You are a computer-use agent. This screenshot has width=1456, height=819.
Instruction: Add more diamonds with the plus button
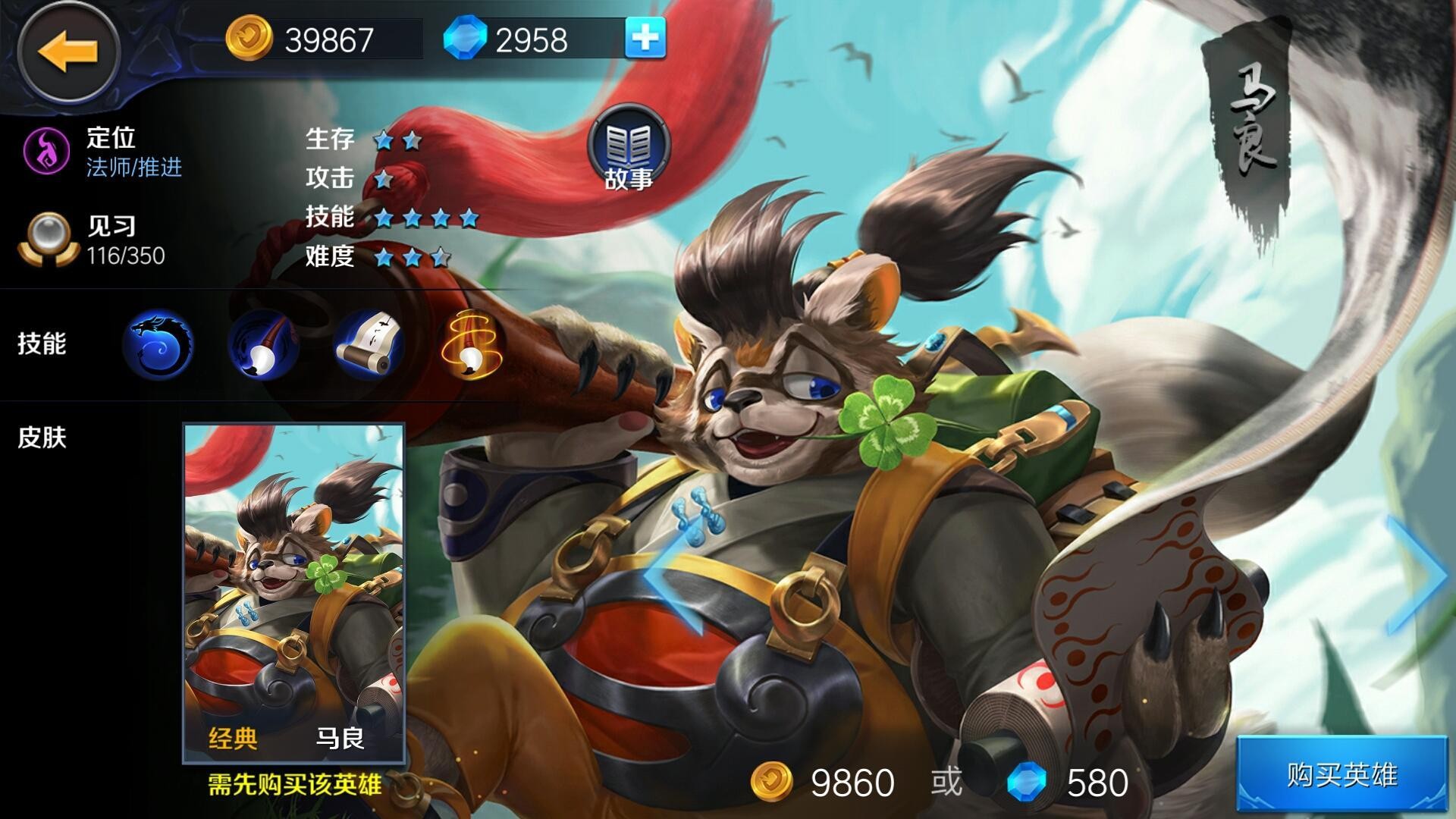[645, 38]
